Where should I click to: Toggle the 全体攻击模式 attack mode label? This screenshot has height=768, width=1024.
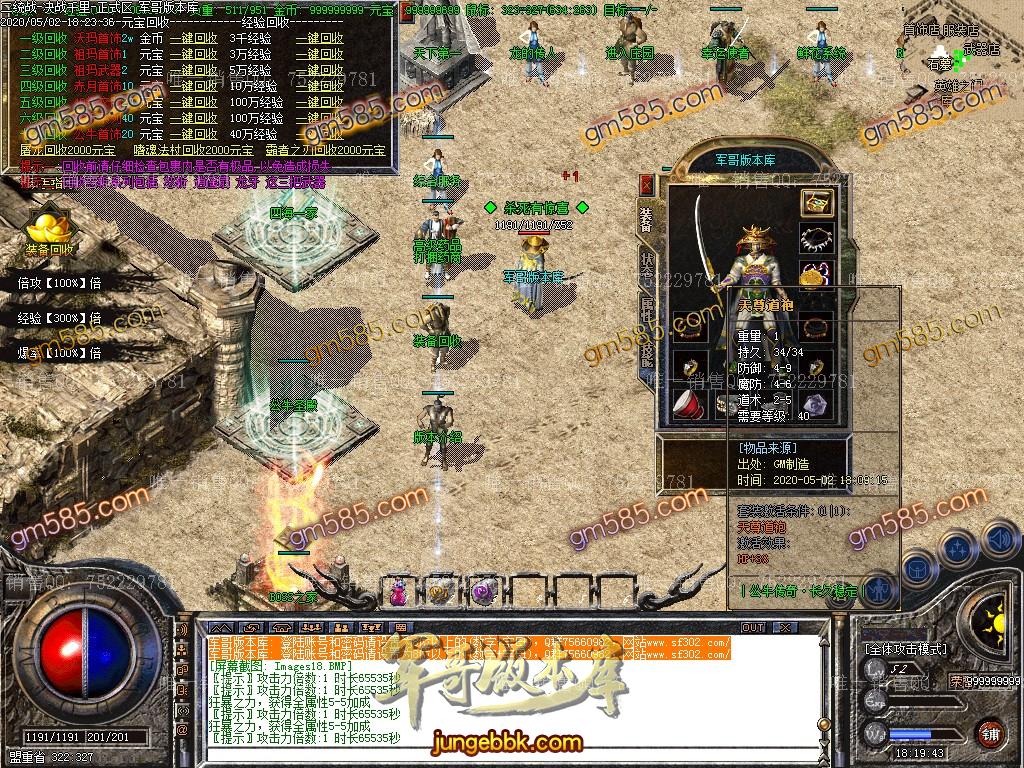tap(905, 649)
